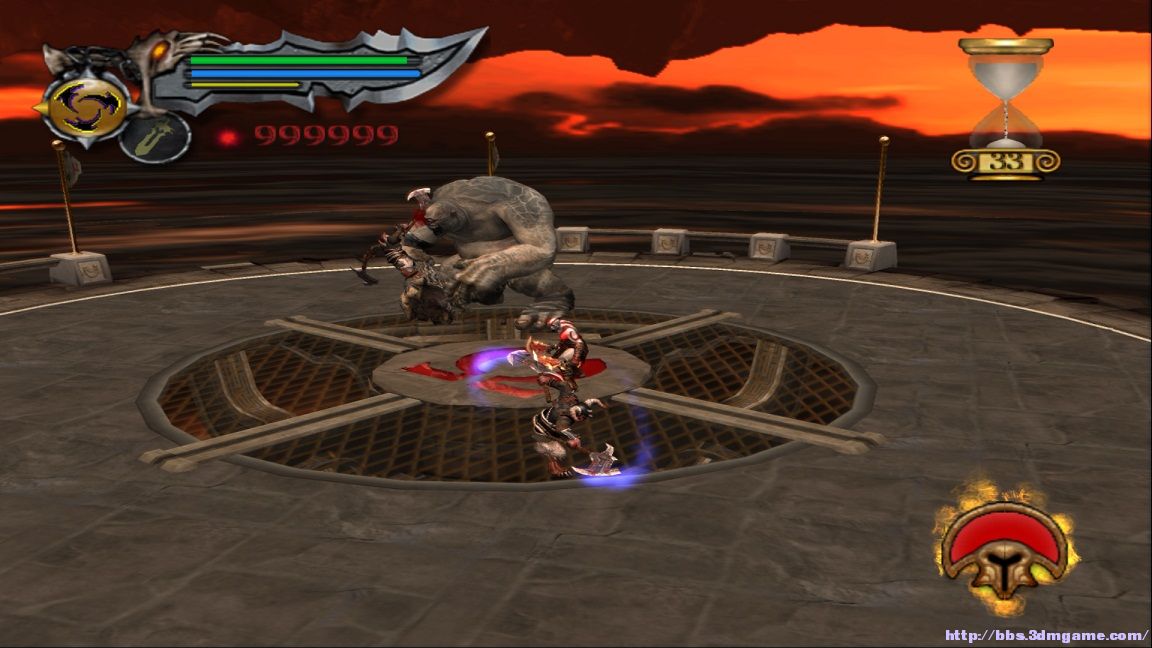
Task: Click the green item icon below the magic emblem
Action: (x=155, y=138)
